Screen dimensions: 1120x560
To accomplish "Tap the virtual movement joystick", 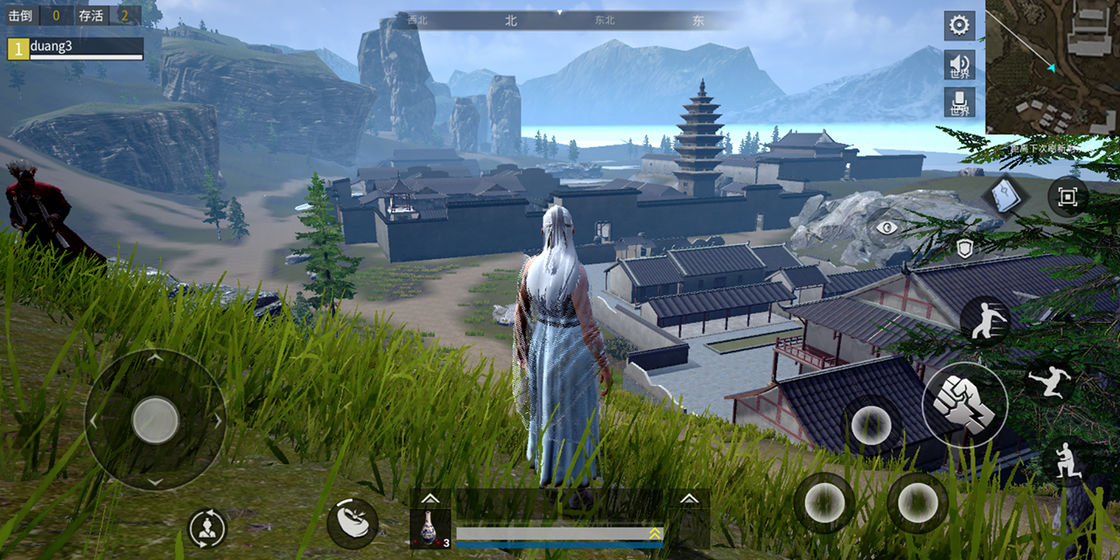I will (x=155, y=420).
